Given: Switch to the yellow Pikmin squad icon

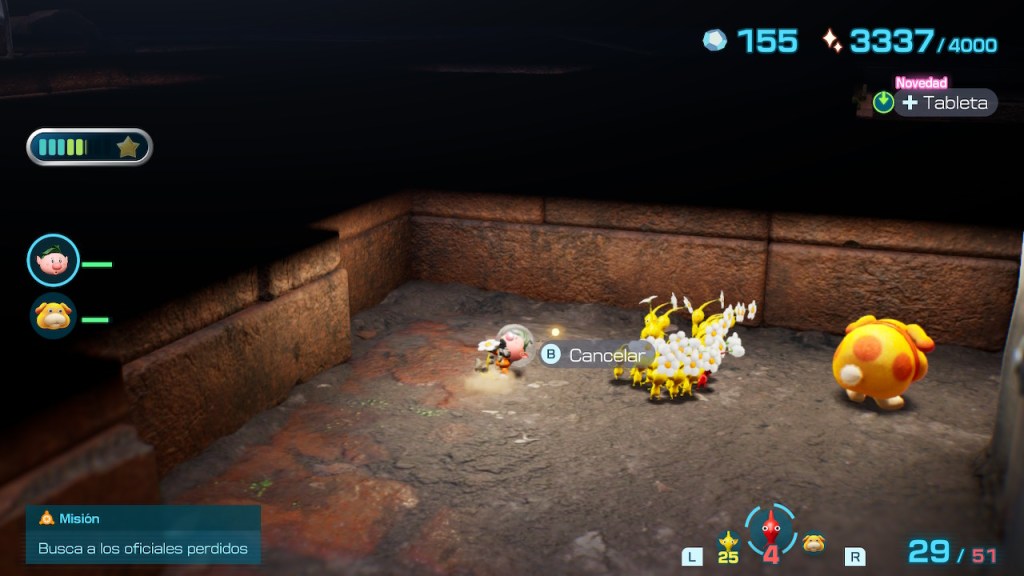Looking at the screenshot, I should (728, 544).
